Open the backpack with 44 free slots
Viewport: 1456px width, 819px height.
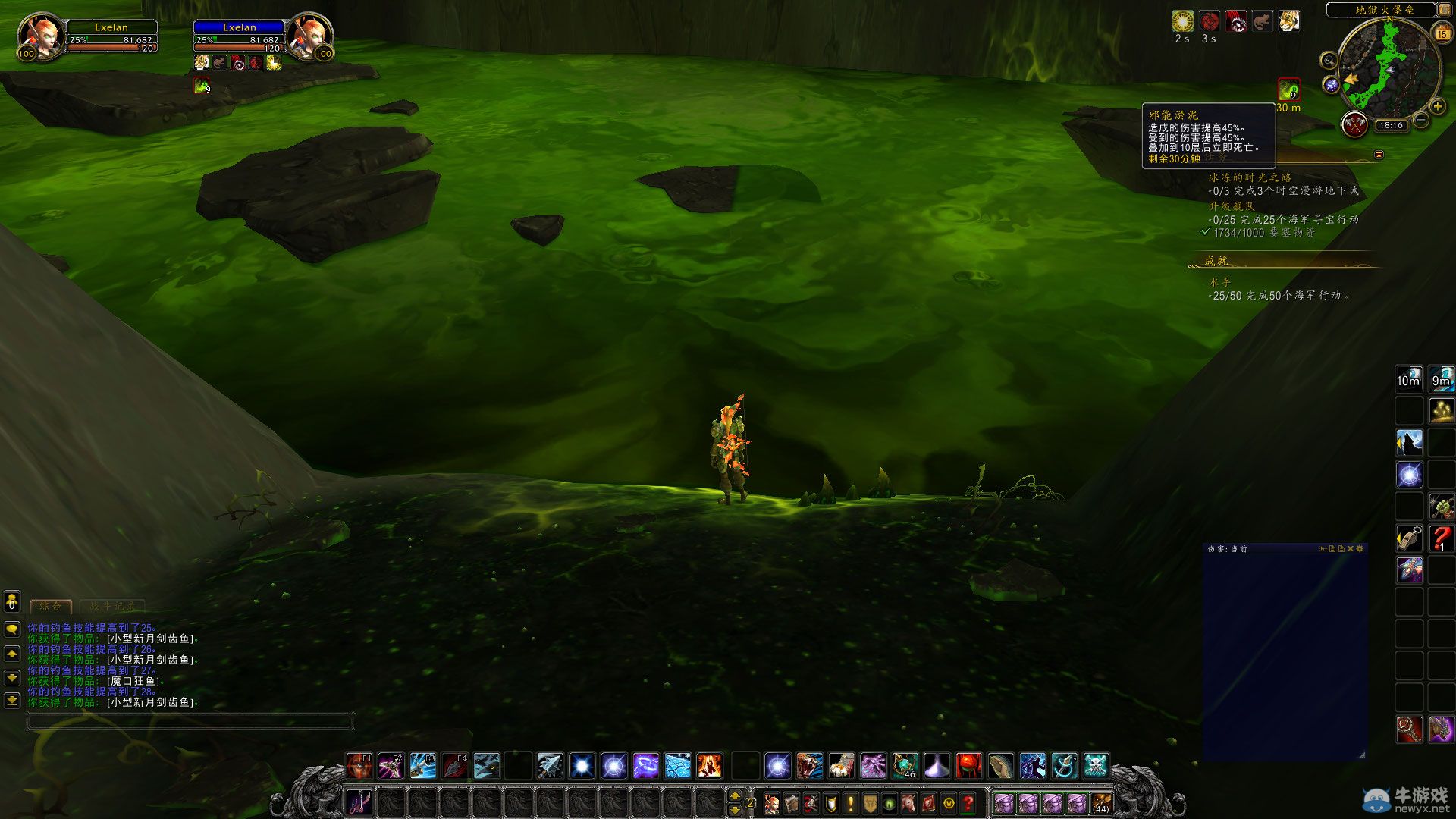tap(1101, 802)
